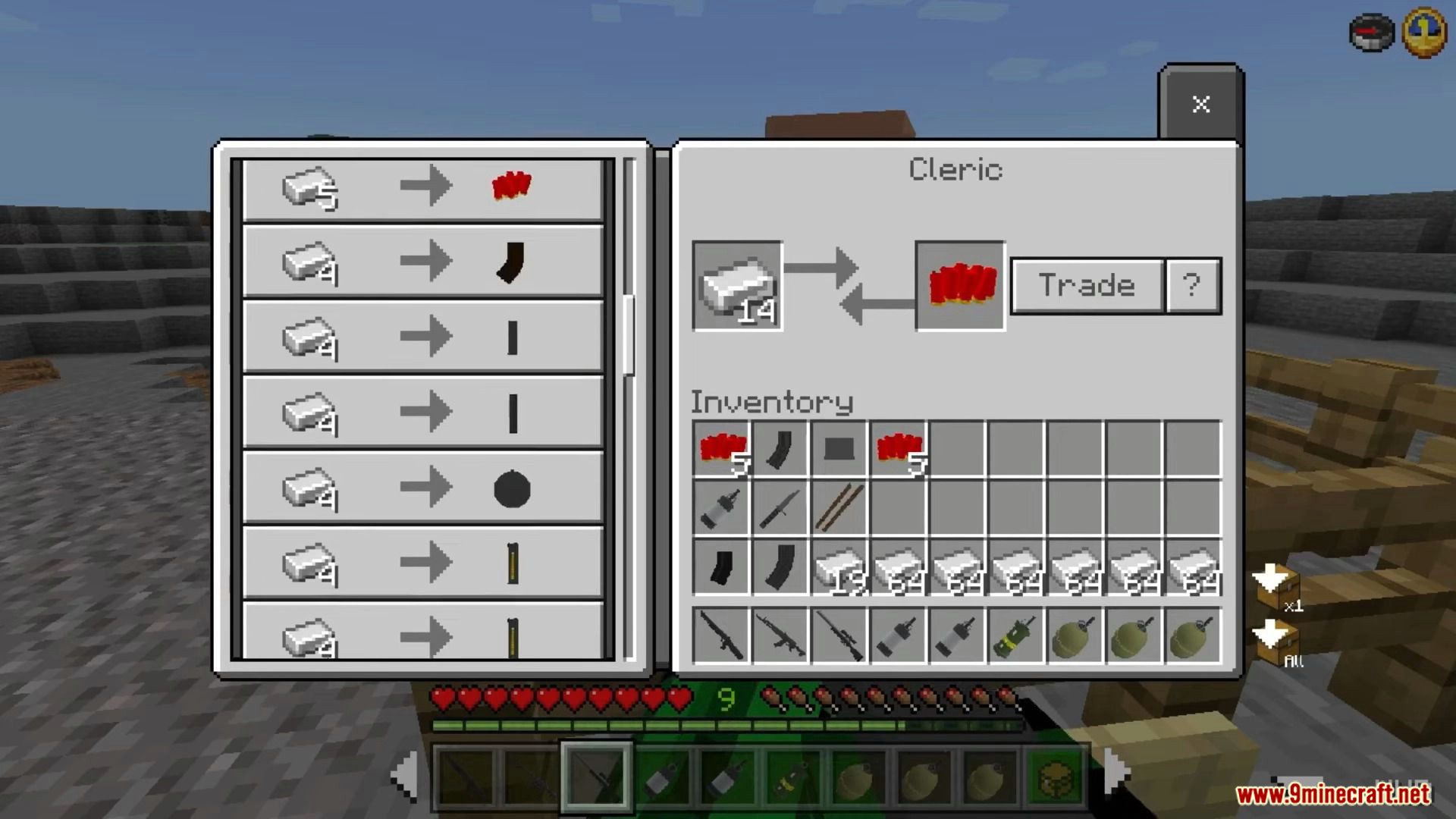The width and height of the screenshot is (1456, 819).
Task: Close the Cleric trading window
Action: (1200, 104)
